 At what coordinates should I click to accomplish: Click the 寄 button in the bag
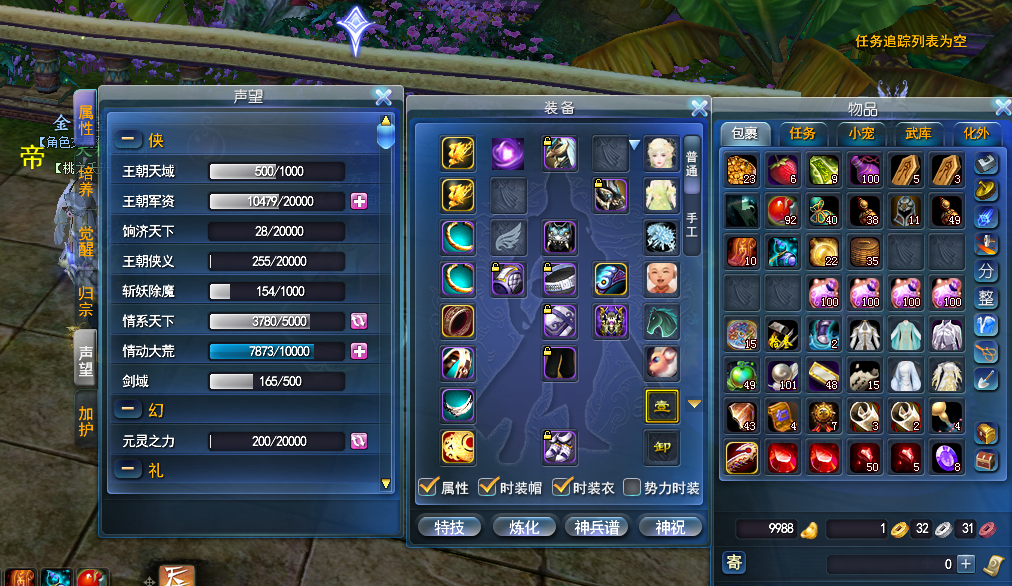pyautogui.click(x=734, y=563)
